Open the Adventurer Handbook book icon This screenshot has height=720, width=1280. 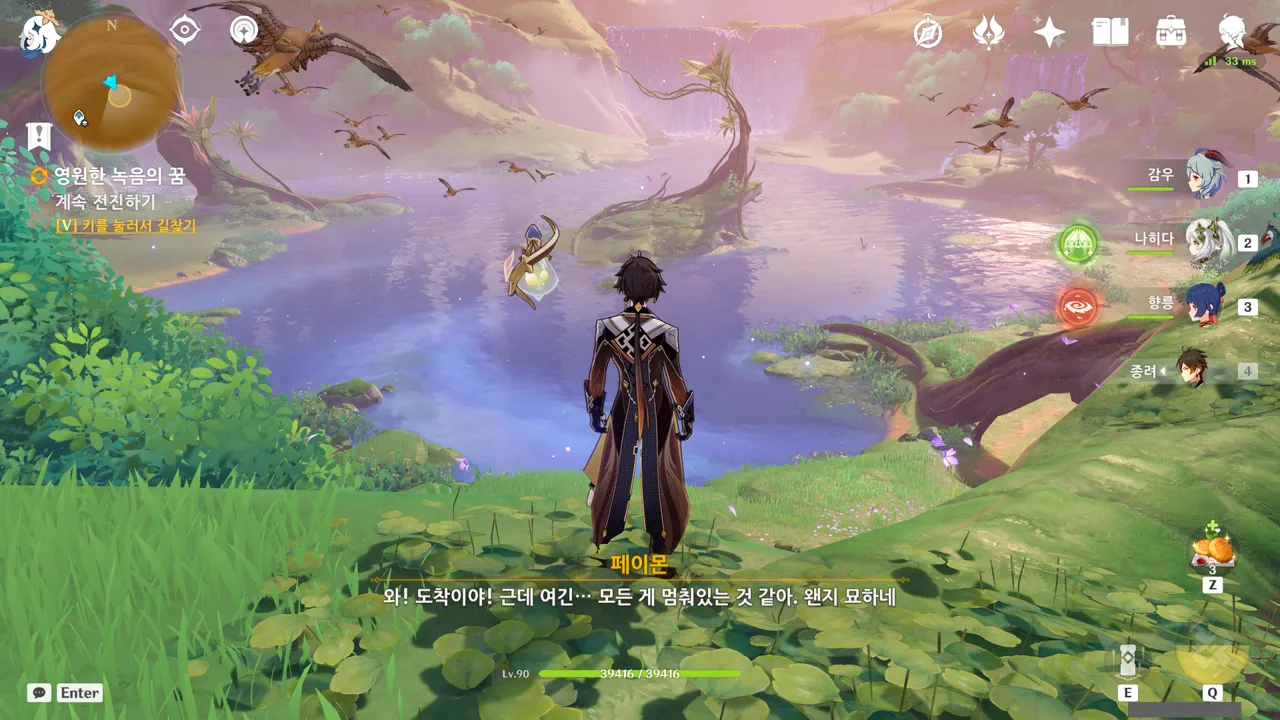(1110, 33)
